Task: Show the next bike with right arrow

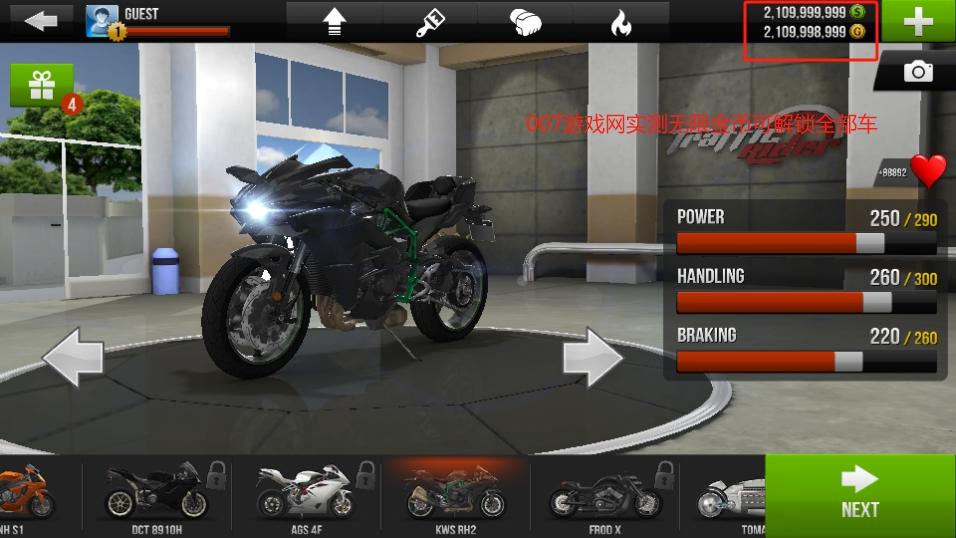Action: point(592,357)
